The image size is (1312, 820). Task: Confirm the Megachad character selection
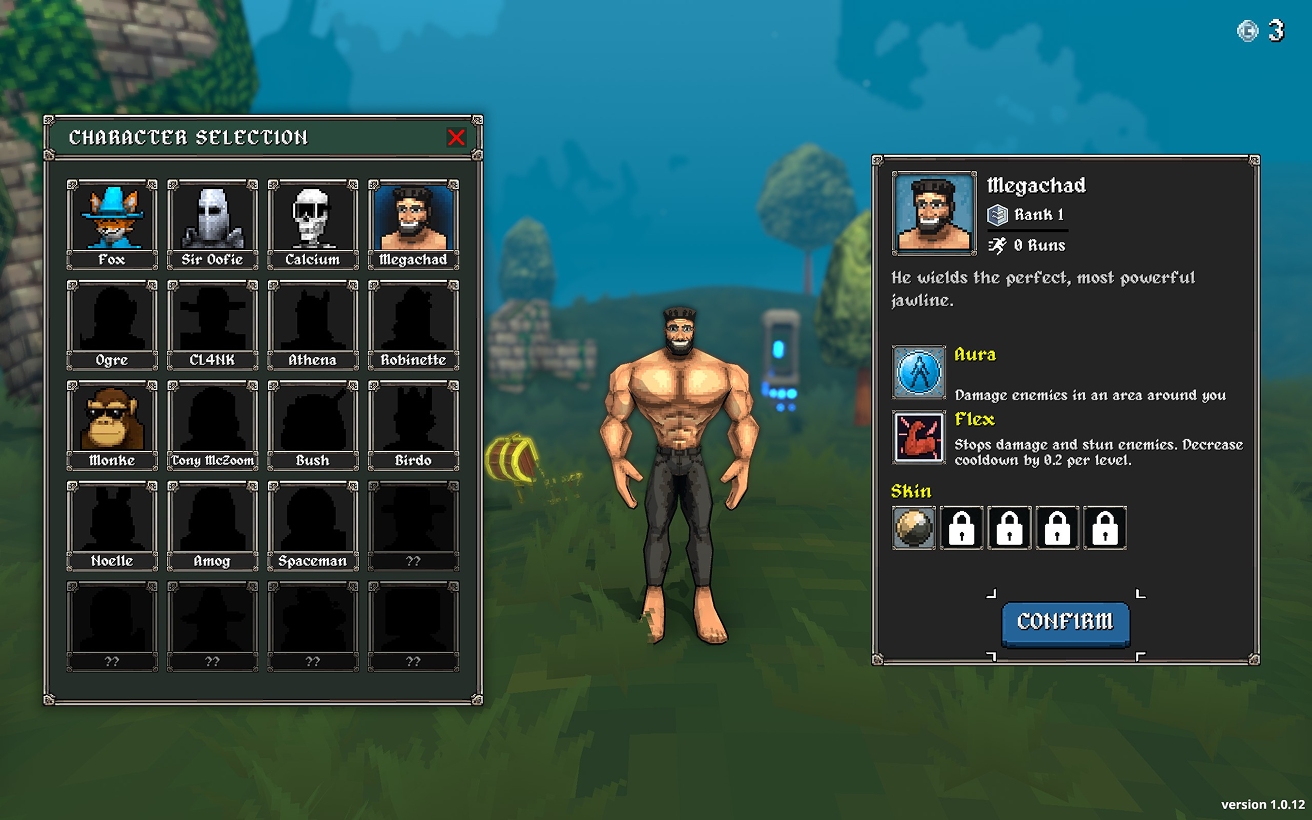point(1065,622)
